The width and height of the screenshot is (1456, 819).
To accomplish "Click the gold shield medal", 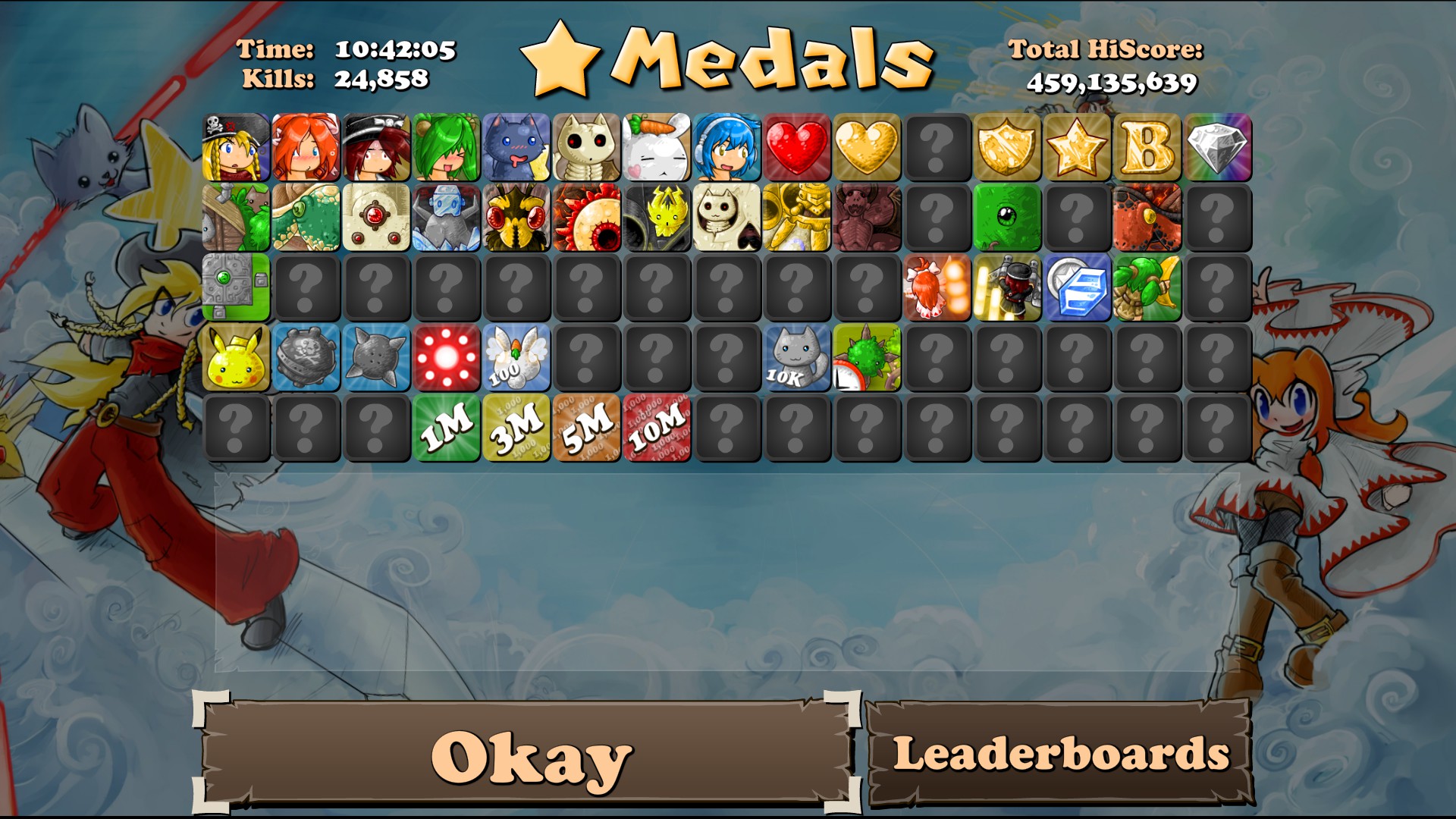I will [x=1006, y=147].
